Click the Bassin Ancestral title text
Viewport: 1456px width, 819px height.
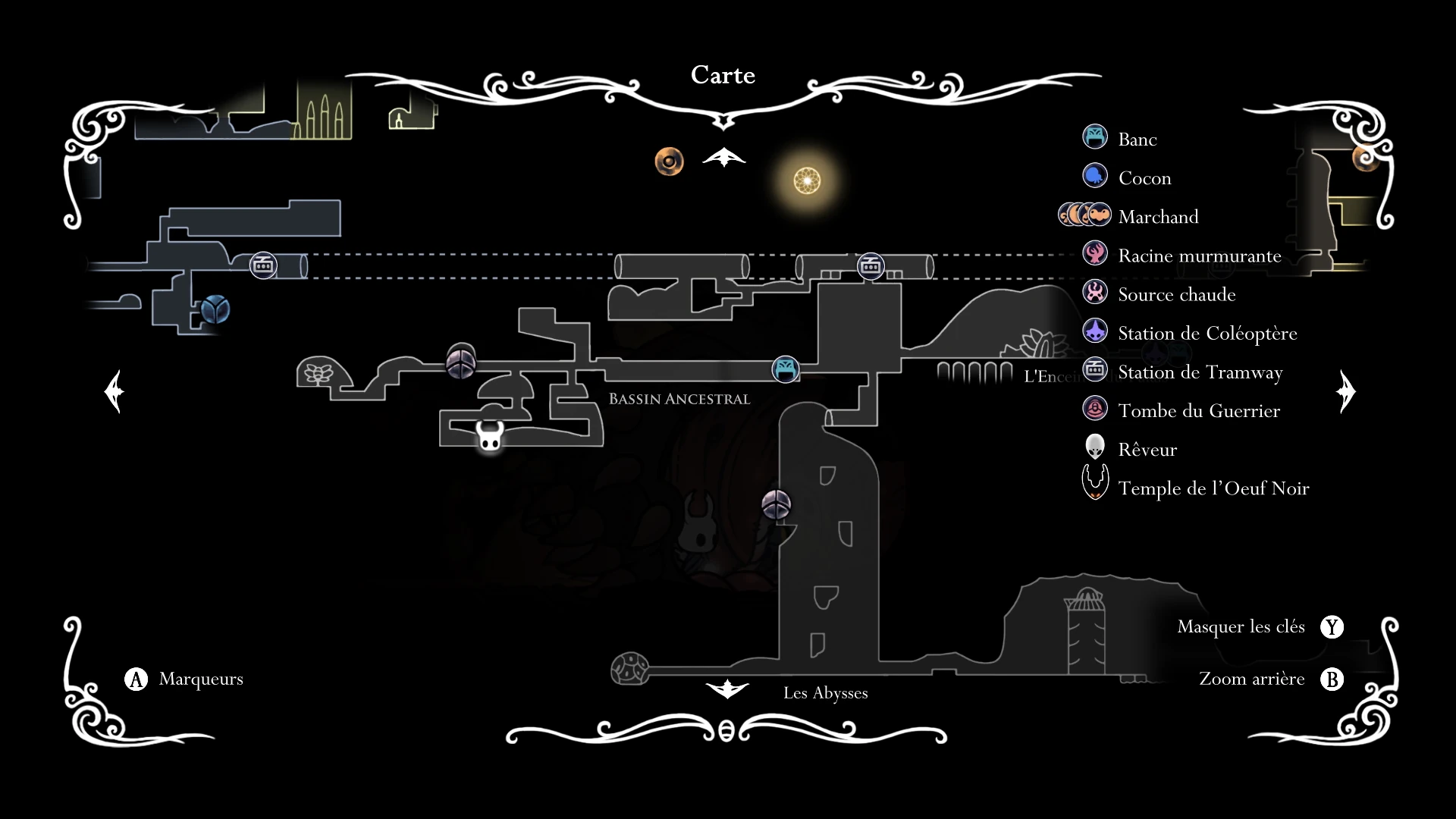(x=679, y=398)
